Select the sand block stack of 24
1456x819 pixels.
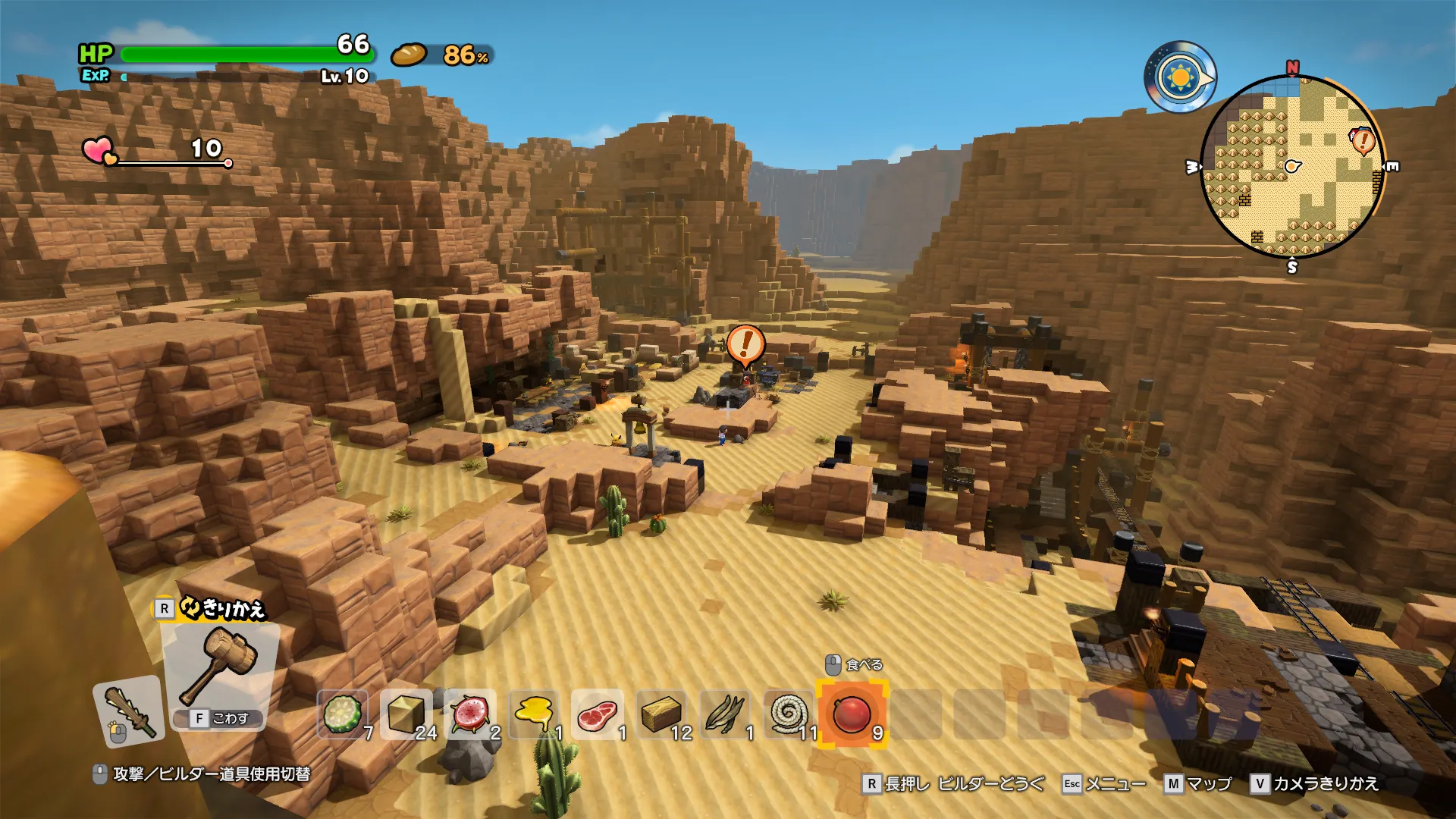[x=406, y=714]
